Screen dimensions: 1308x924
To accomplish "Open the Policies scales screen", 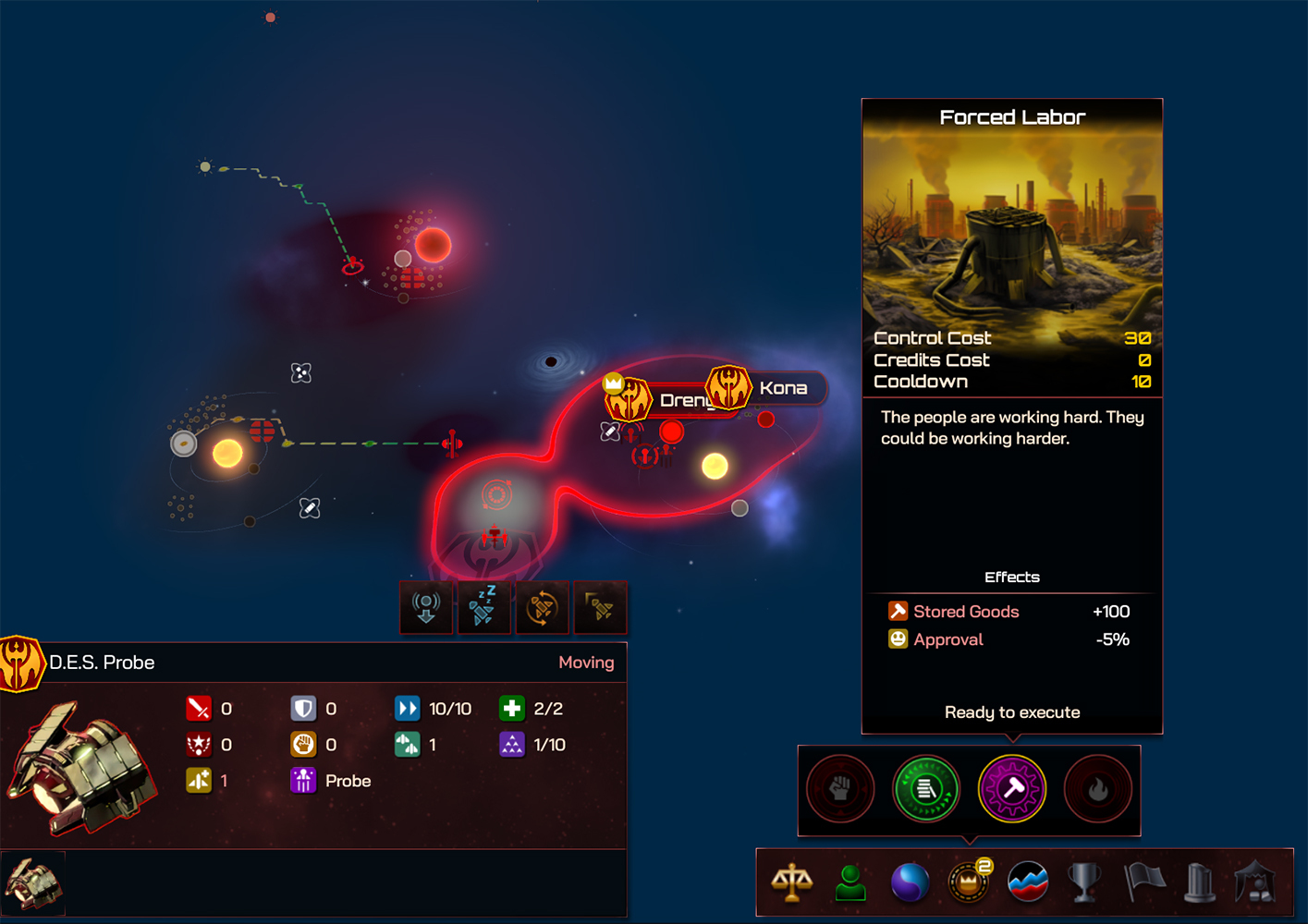I will tap(790, 882).
